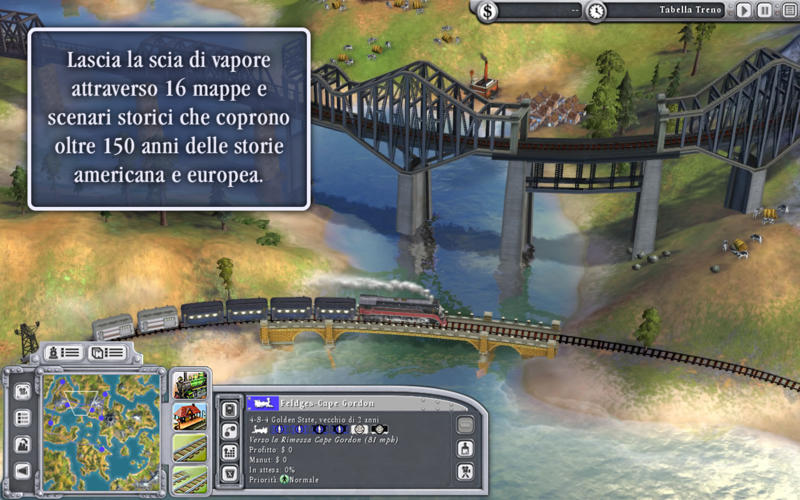Resume game with the play button
This screenshot has width=800, height=500.
click(744, 11)
